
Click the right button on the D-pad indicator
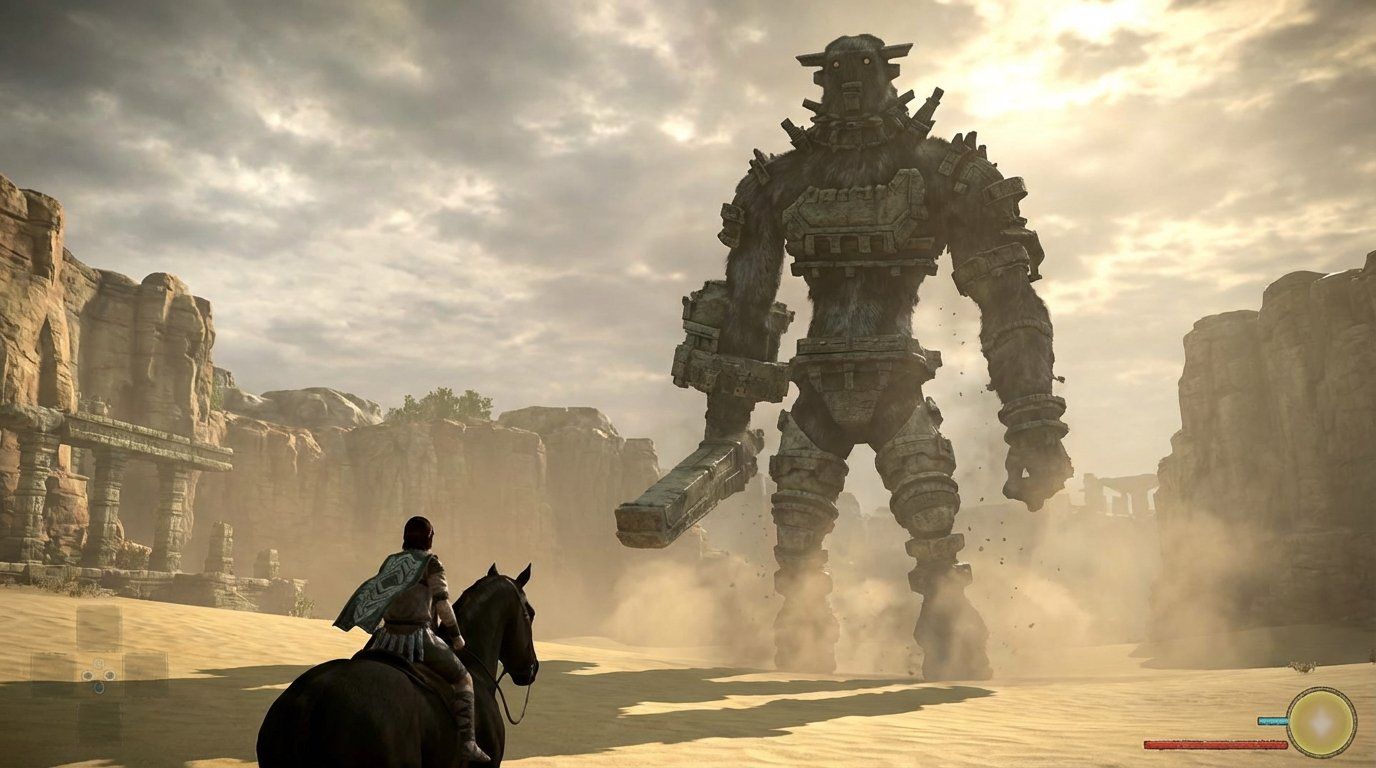[x=110, y=675]
